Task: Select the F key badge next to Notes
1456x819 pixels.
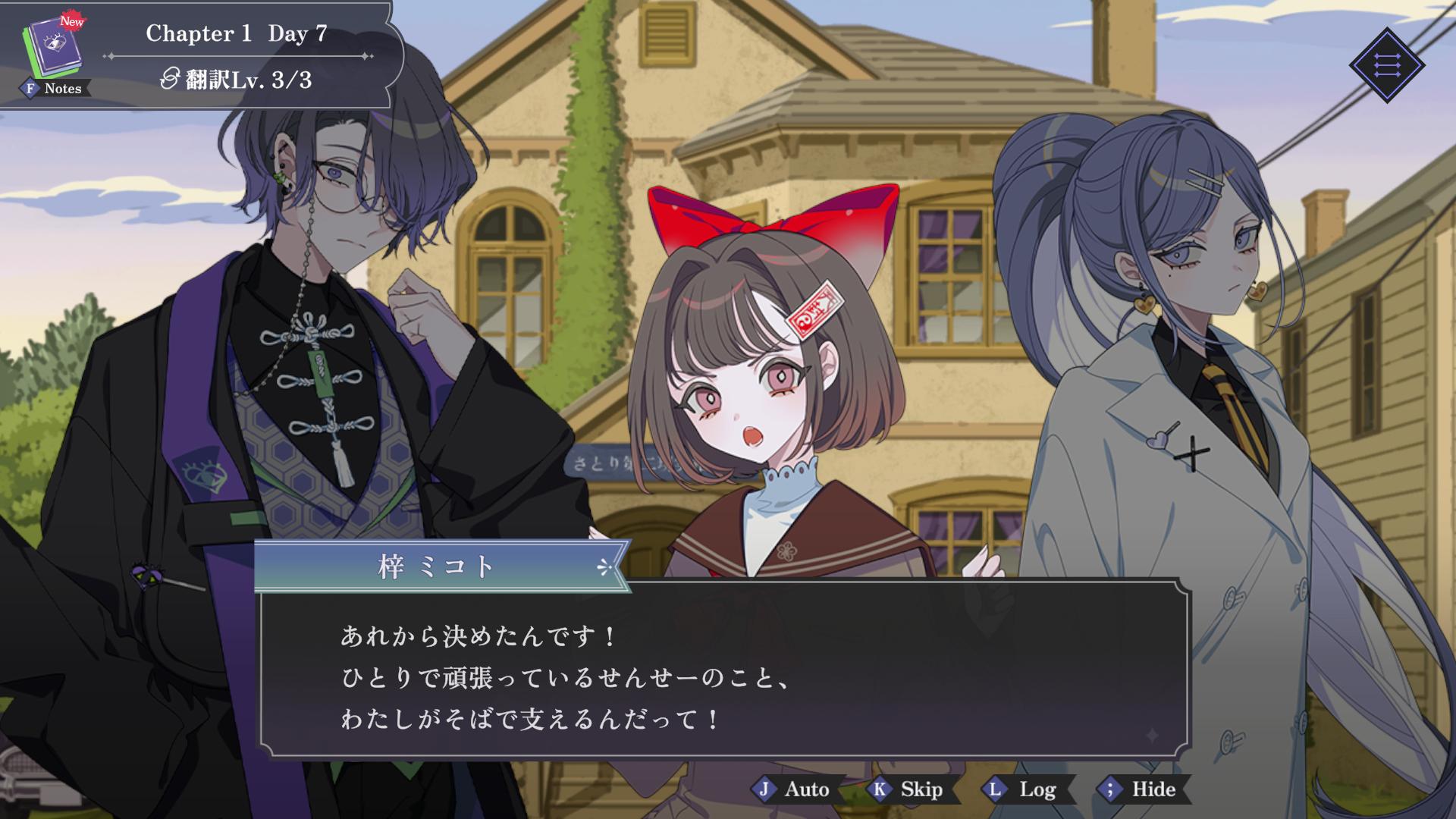Action: 29,89
